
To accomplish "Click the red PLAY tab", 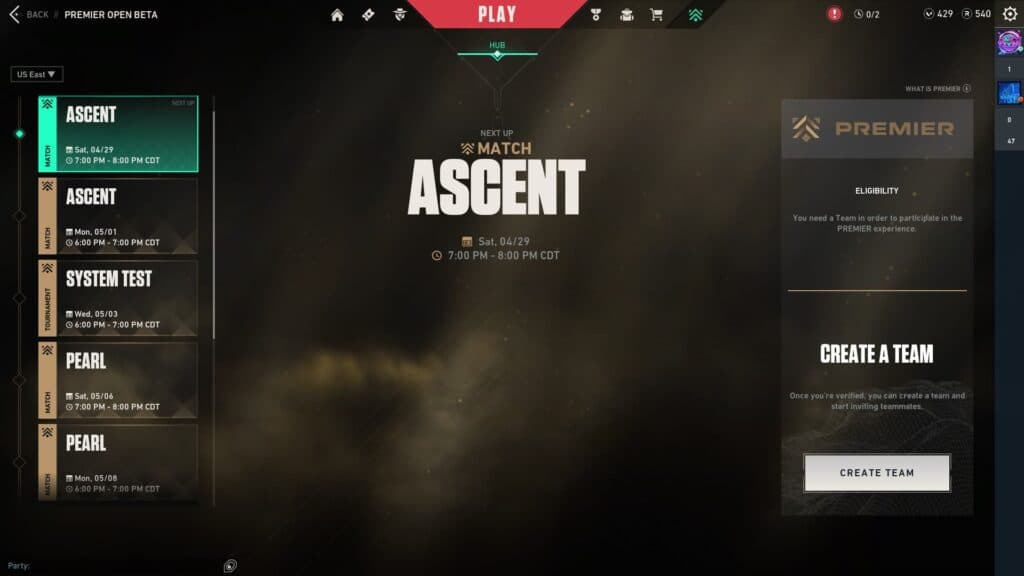I will tap(497, 14).
